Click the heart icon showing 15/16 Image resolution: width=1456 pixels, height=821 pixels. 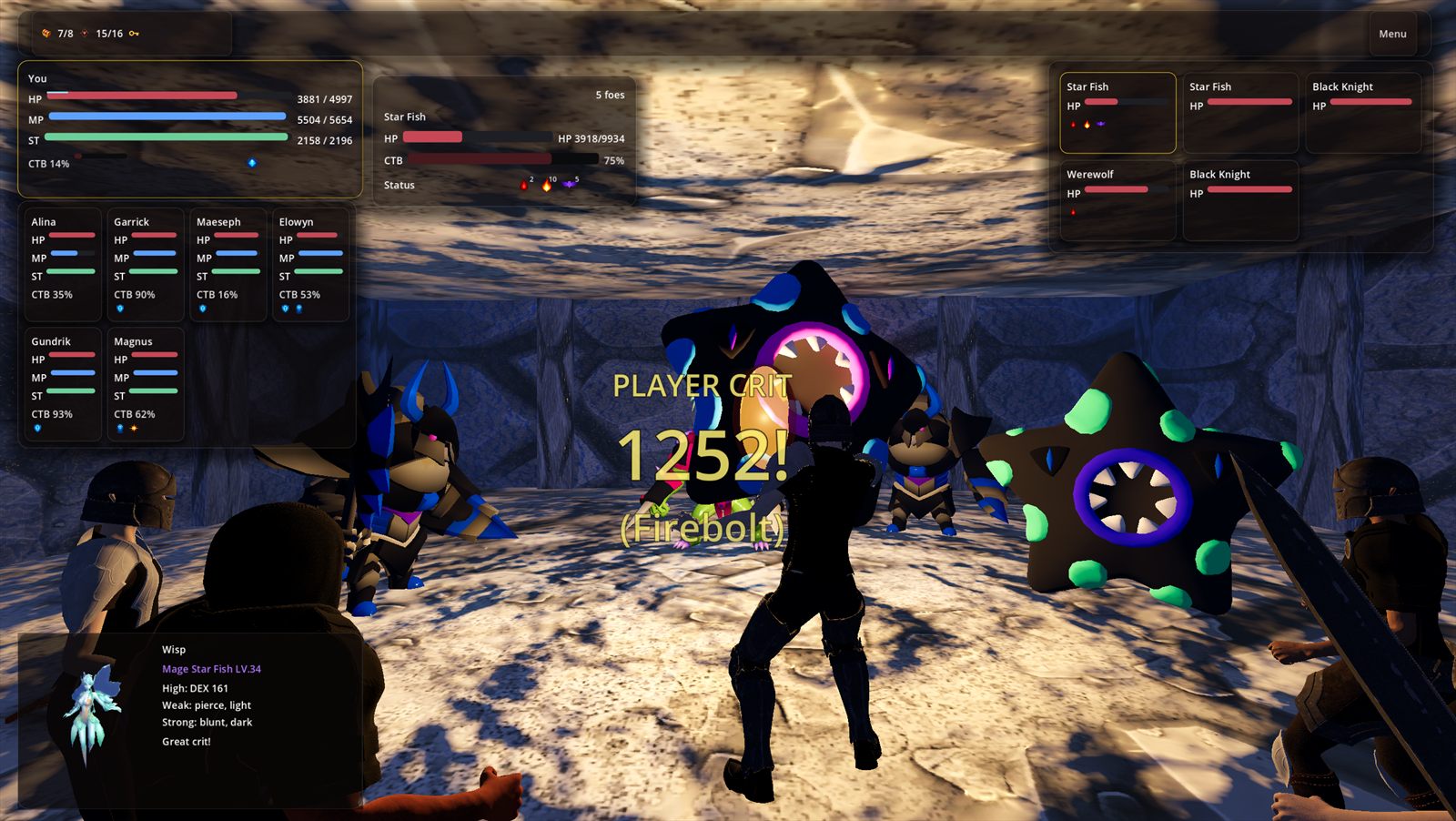coord(85,34)
